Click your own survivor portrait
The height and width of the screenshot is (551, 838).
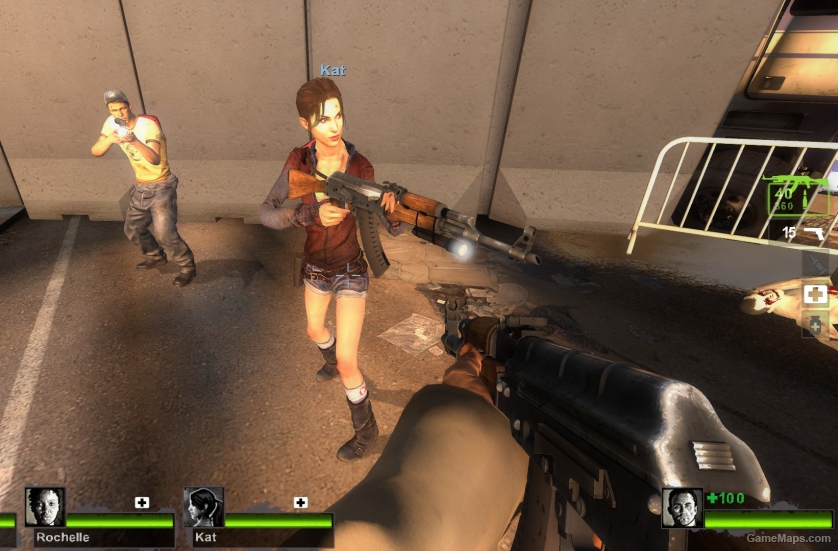pyautogui.click(x=682, y=507)
